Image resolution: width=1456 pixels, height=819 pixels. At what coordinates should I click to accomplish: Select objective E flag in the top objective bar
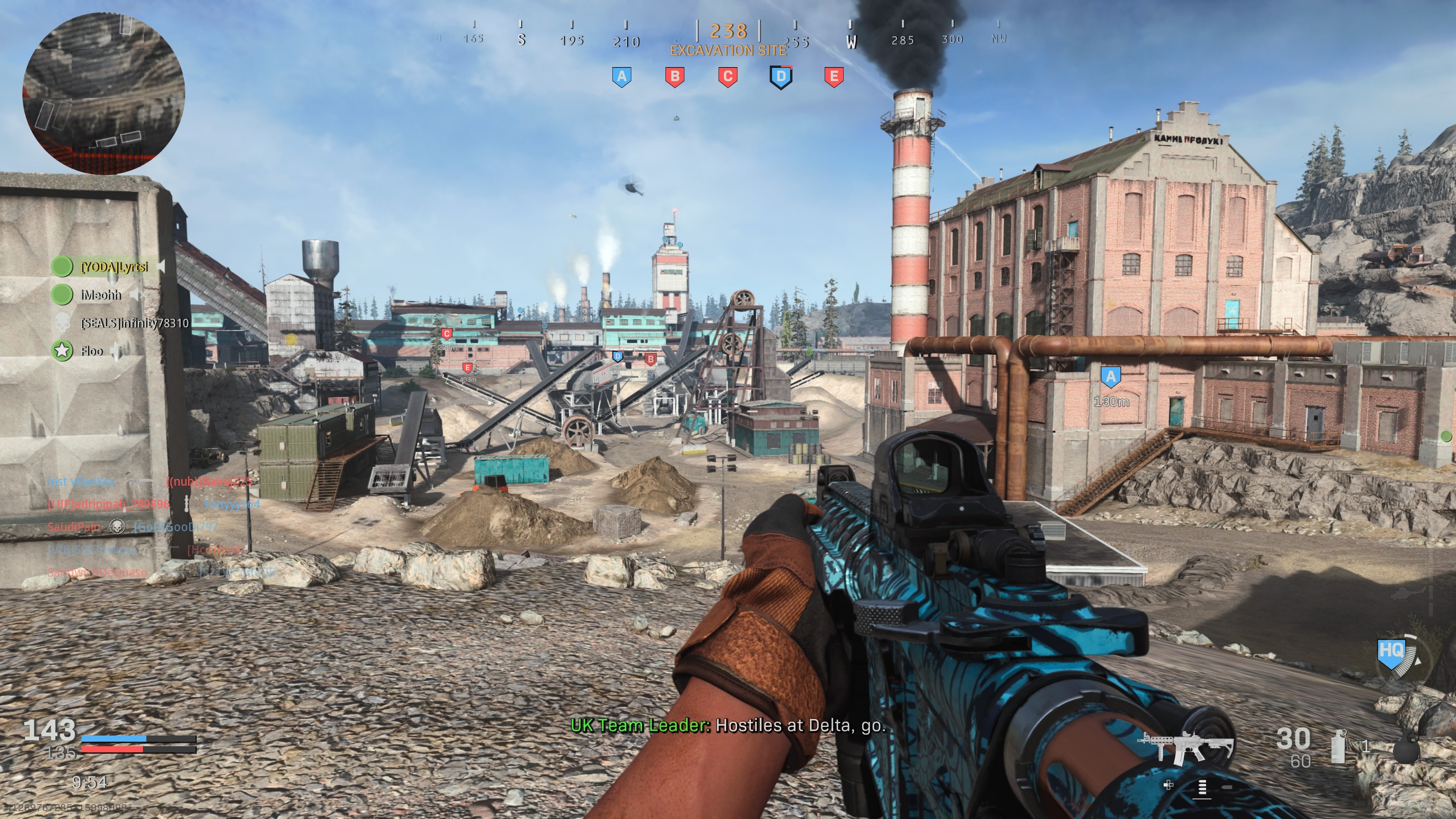[x=834, y=76]
